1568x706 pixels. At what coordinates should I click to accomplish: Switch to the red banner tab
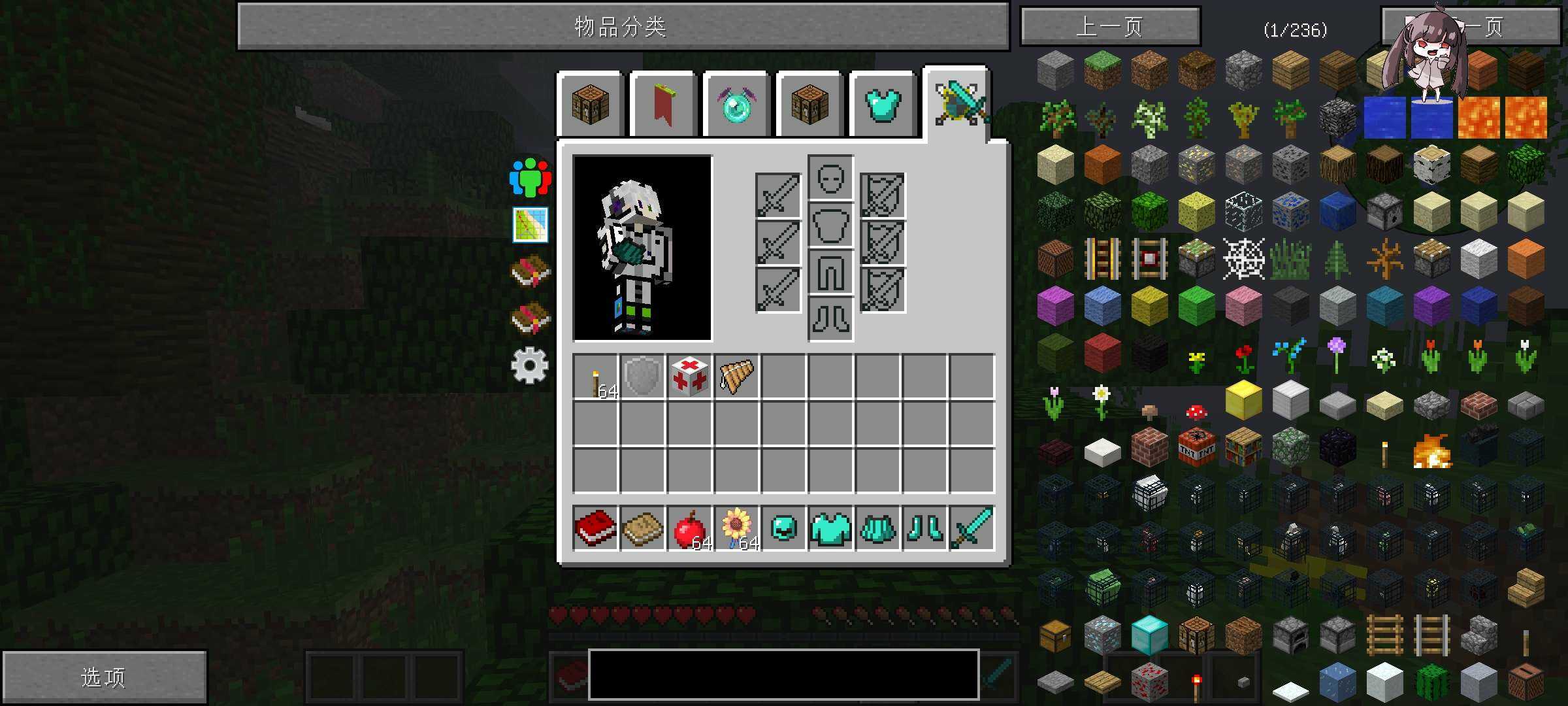pyautogui.click(x=663, y=105)
